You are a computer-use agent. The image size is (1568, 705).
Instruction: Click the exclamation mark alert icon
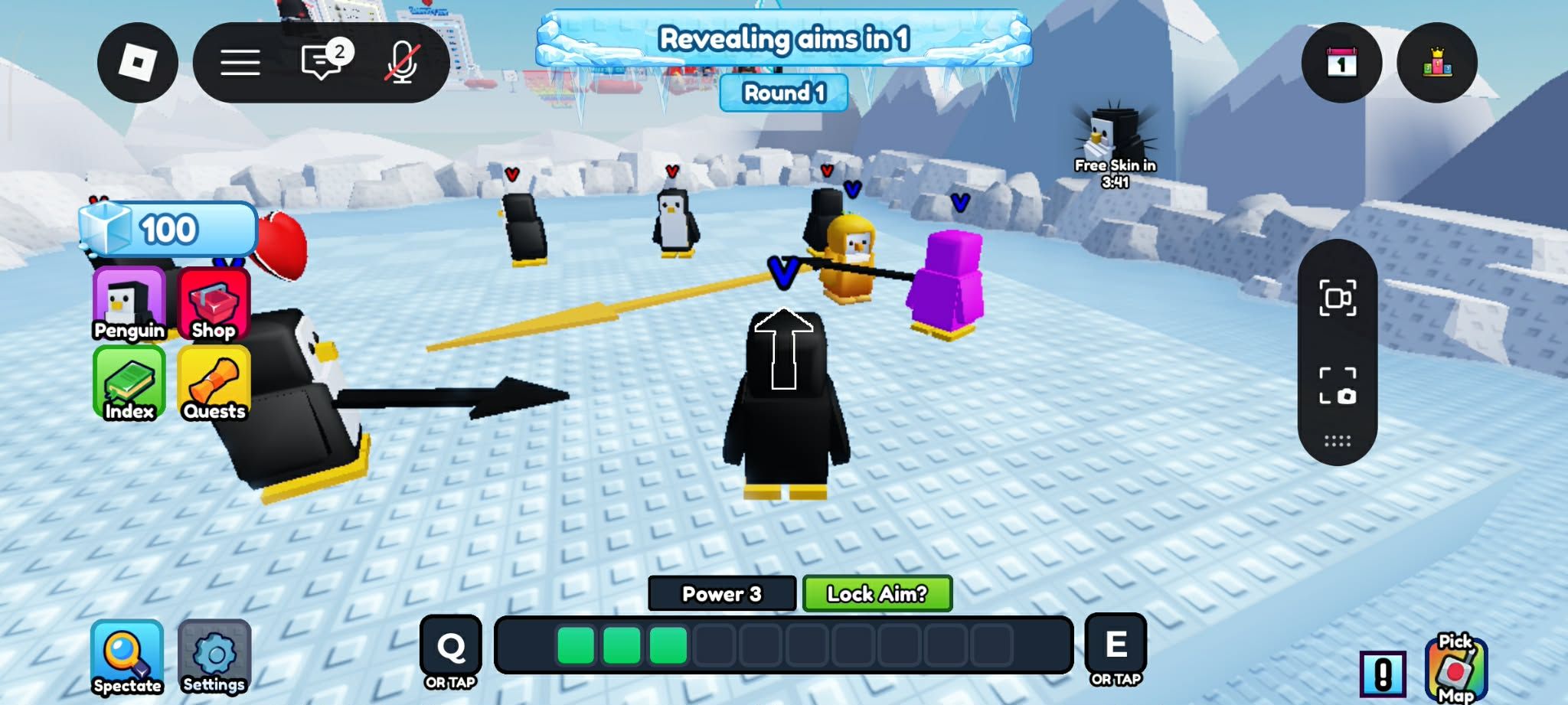1383,674
